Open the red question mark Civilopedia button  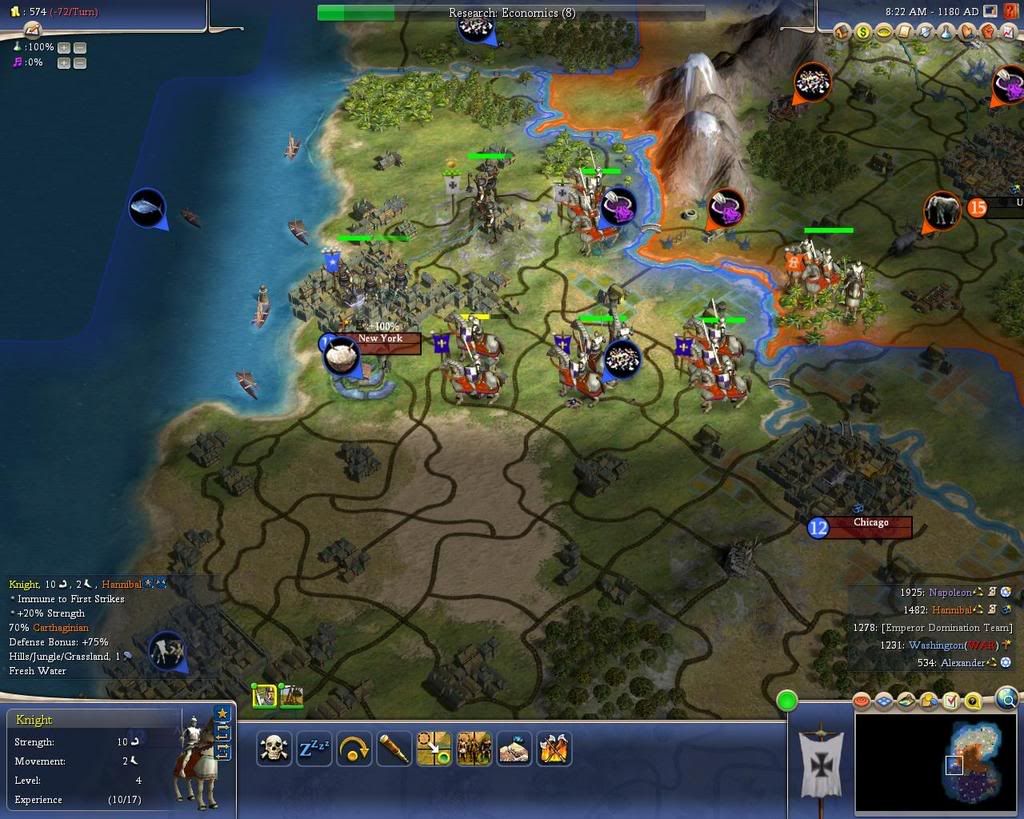click(1010, 11)
